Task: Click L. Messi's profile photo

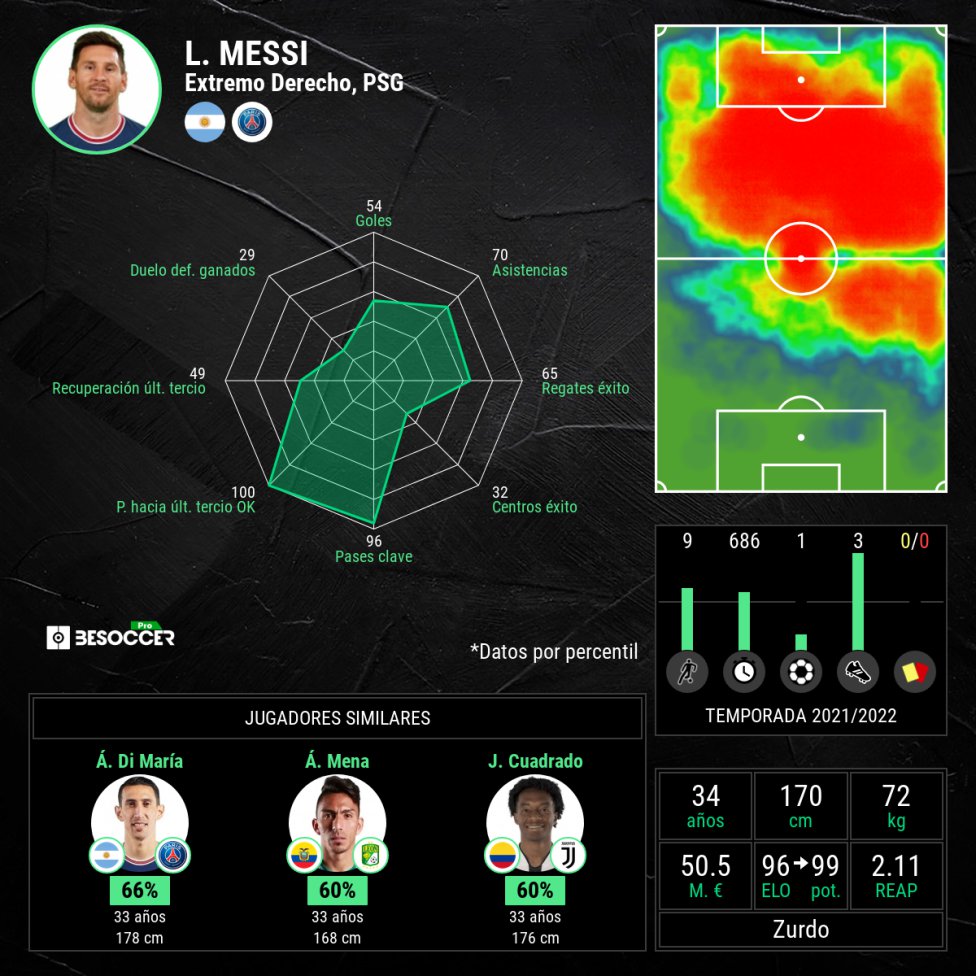Action: pyautogui.click(x=97, y=89)
